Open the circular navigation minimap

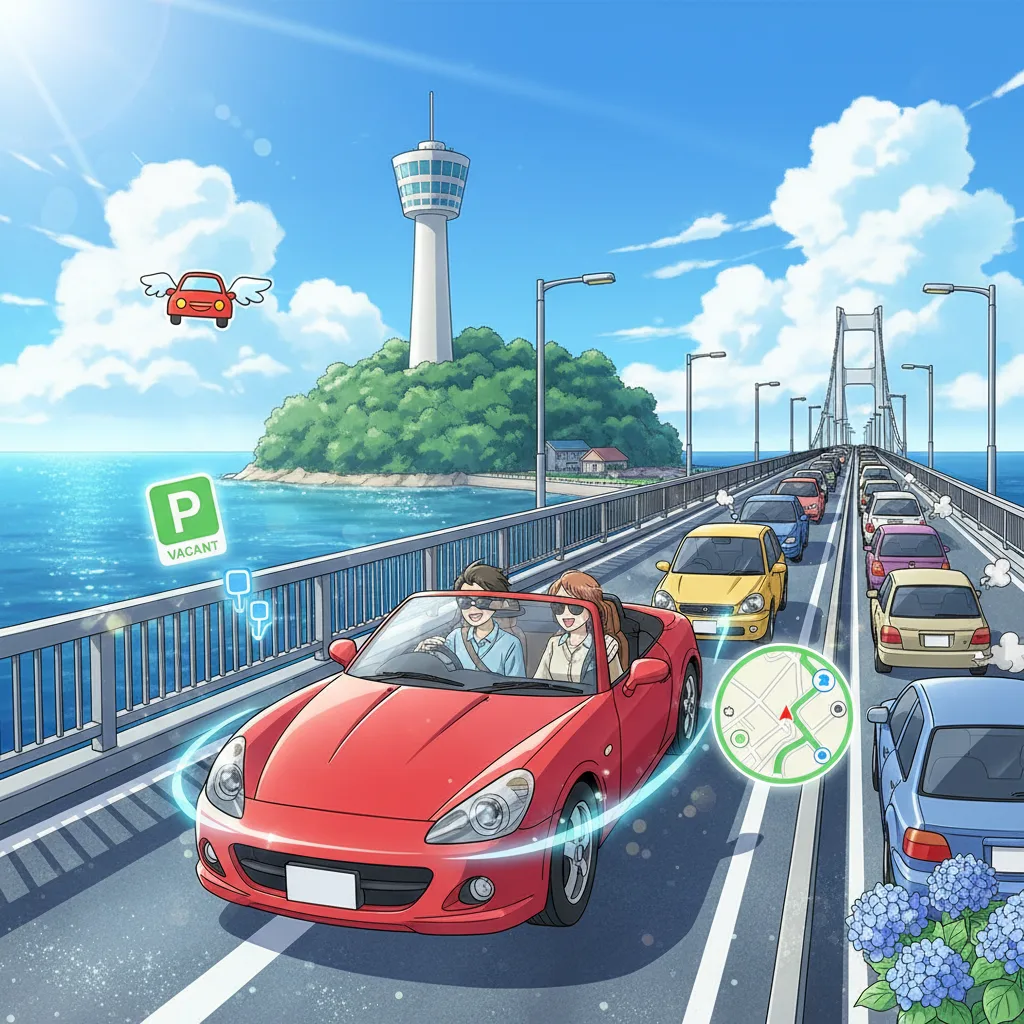[782, 714]
